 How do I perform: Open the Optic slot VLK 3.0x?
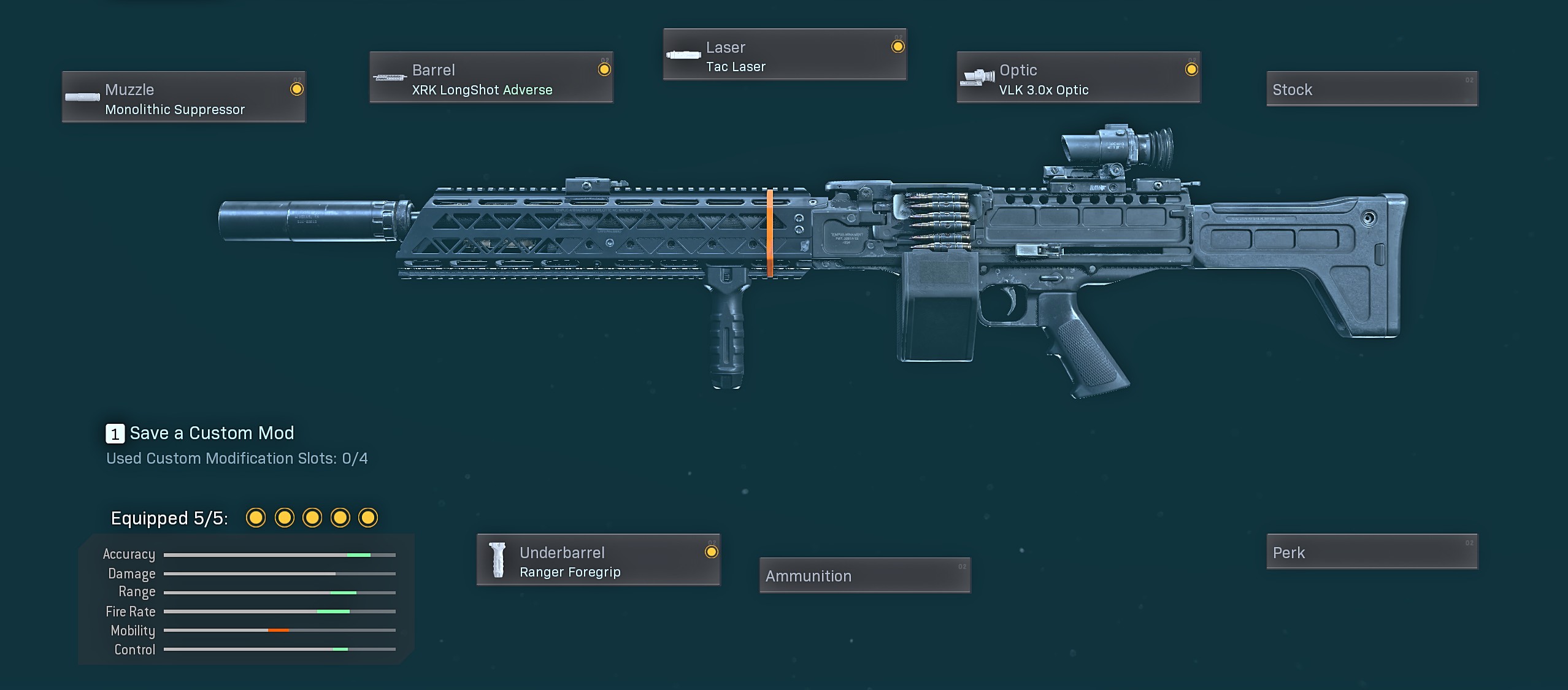point(1078,77)
